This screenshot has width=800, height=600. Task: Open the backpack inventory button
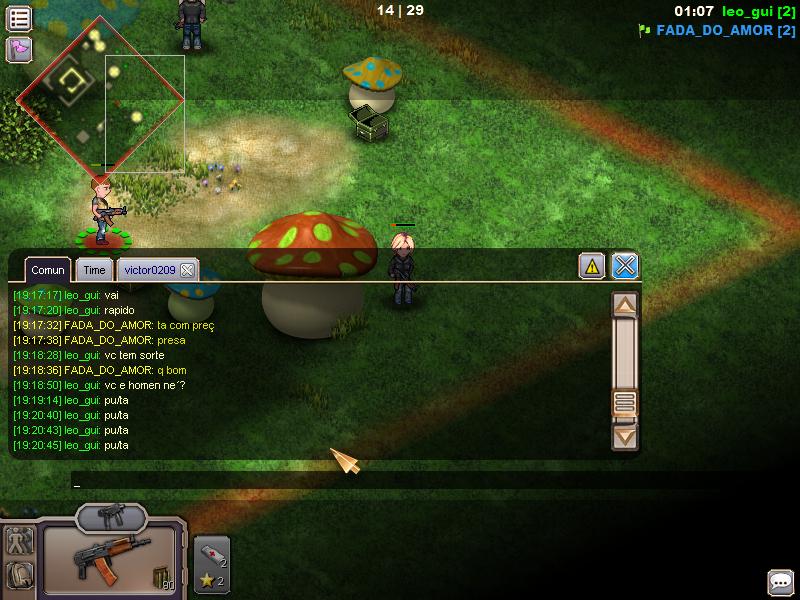click(19, 575)
